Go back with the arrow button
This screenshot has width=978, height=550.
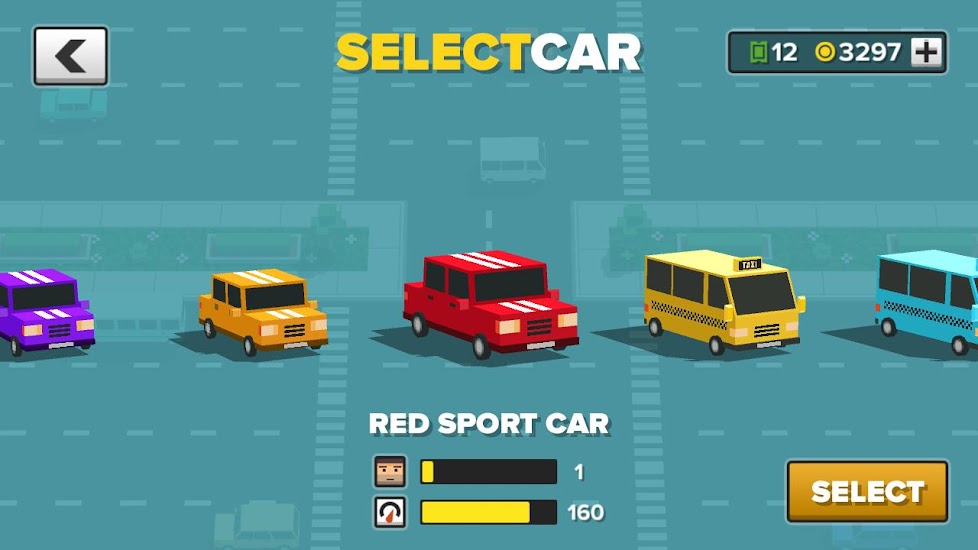point(70,56)
